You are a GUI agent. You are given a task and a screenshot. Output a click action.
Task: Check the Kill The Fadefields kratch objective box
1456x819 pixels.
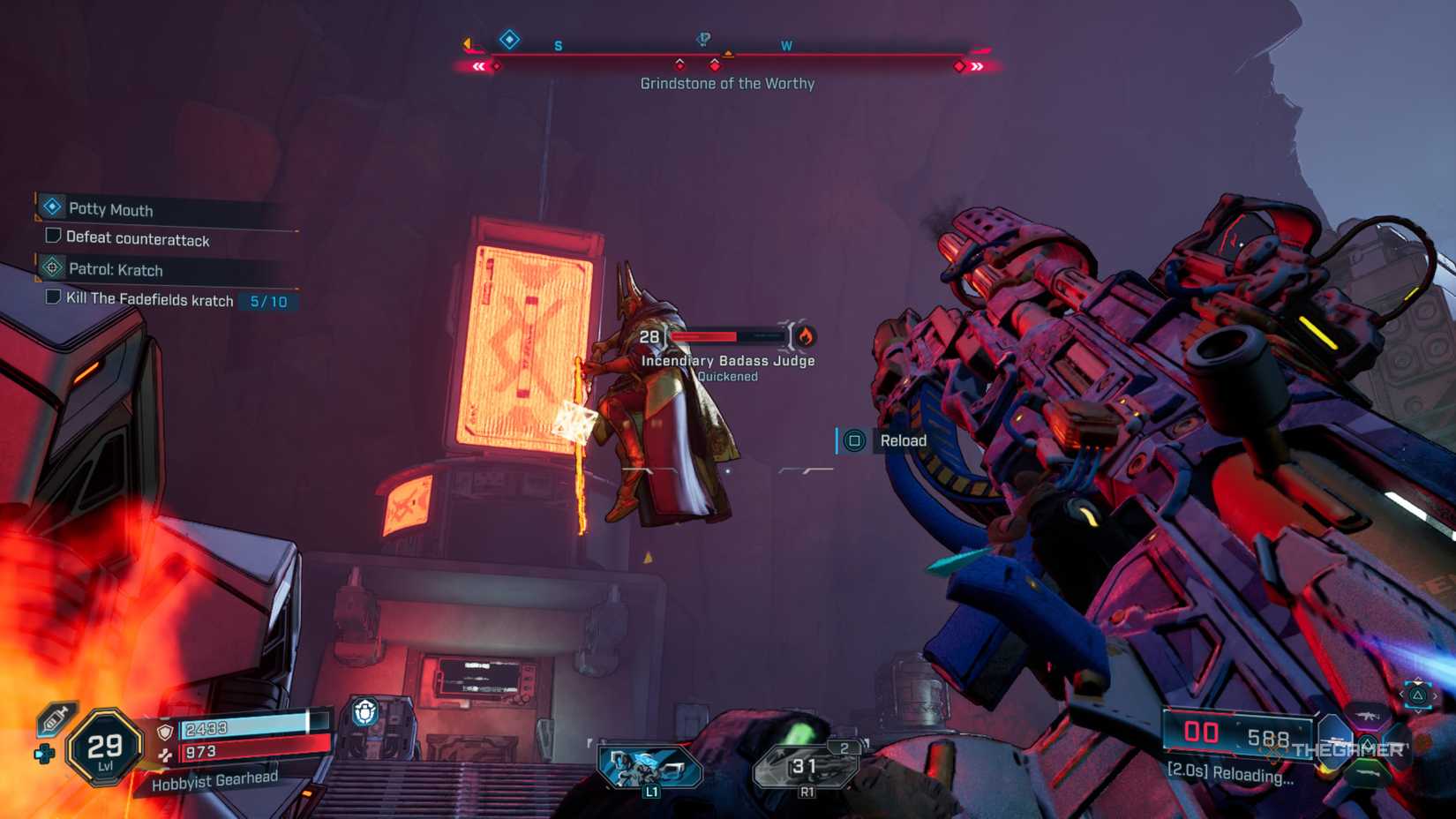pos(52,300)
